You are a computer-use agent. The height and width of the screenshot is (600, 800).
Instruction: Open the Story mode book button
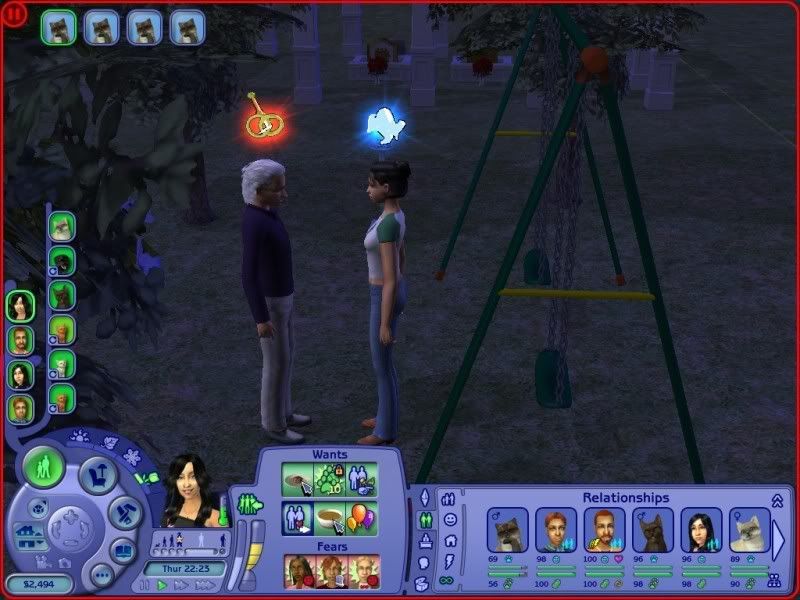point(123,550)
